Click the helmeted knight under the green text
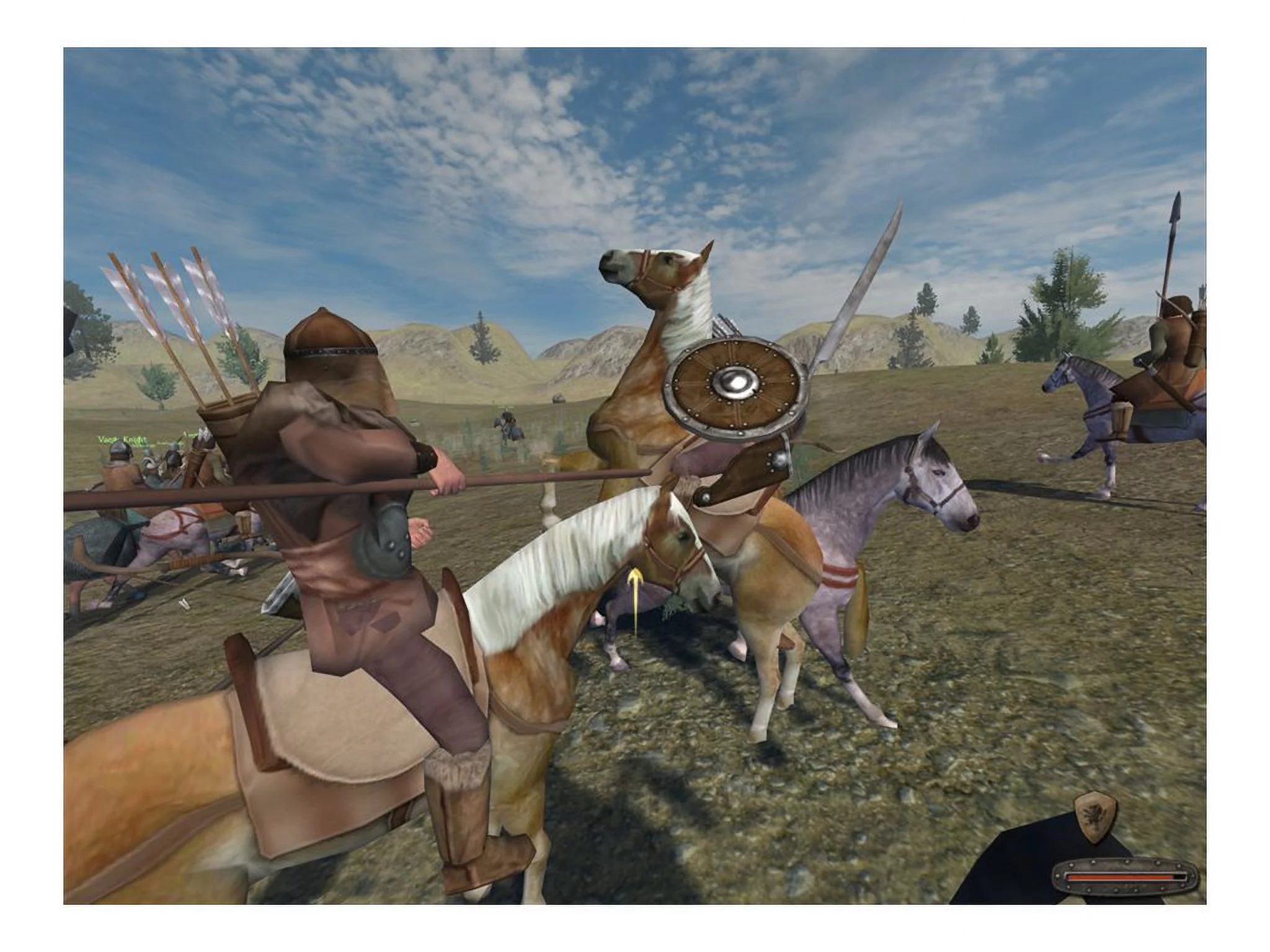1270x952 pixels. pos(120,456)
